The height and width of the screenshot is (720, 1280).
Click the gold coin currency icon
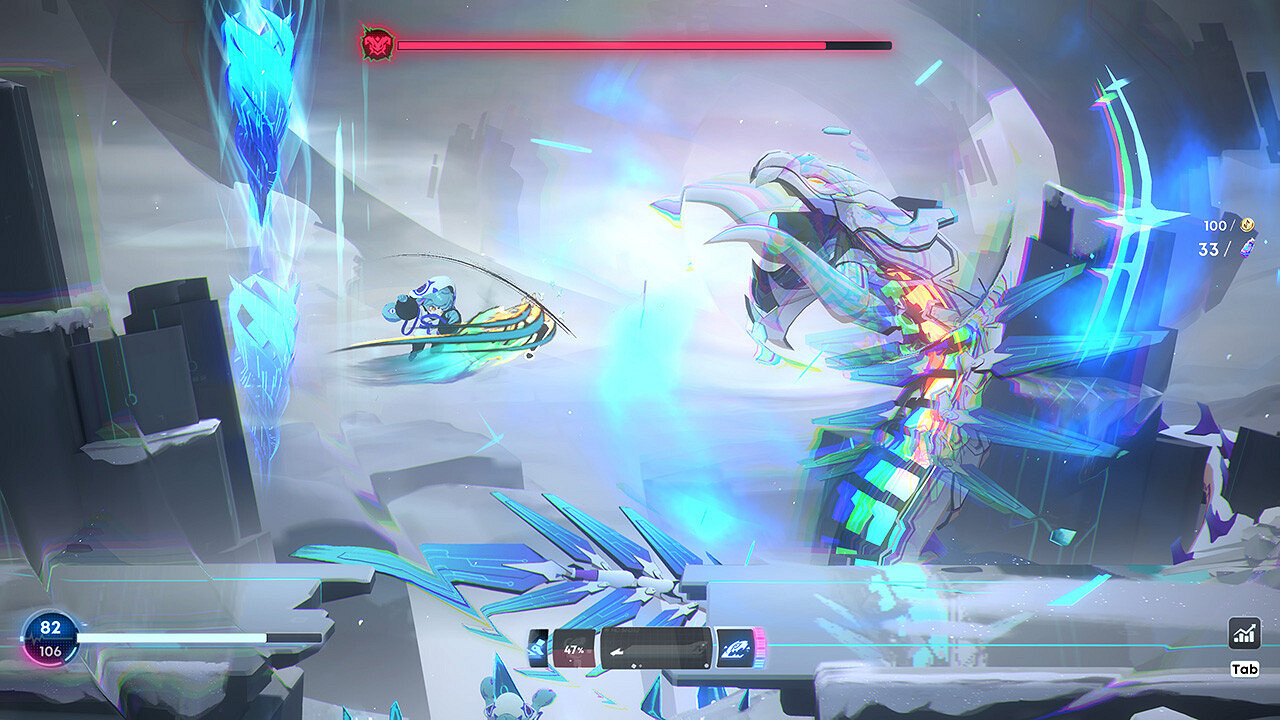1247,224
